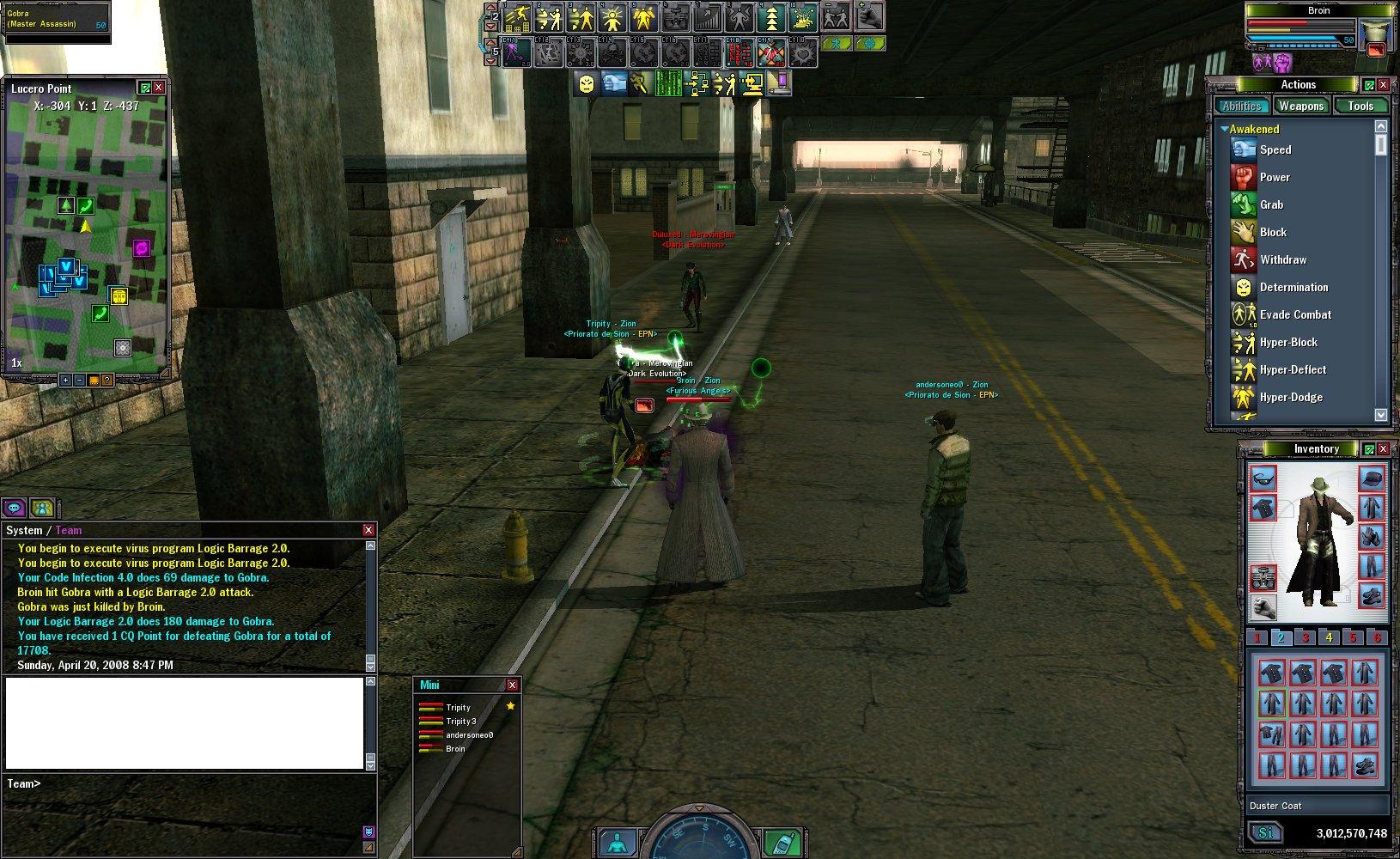This screenshot has width=1400, height=859.
Task: Trigger the Withdraw ability
Action: coord(1282,259)
